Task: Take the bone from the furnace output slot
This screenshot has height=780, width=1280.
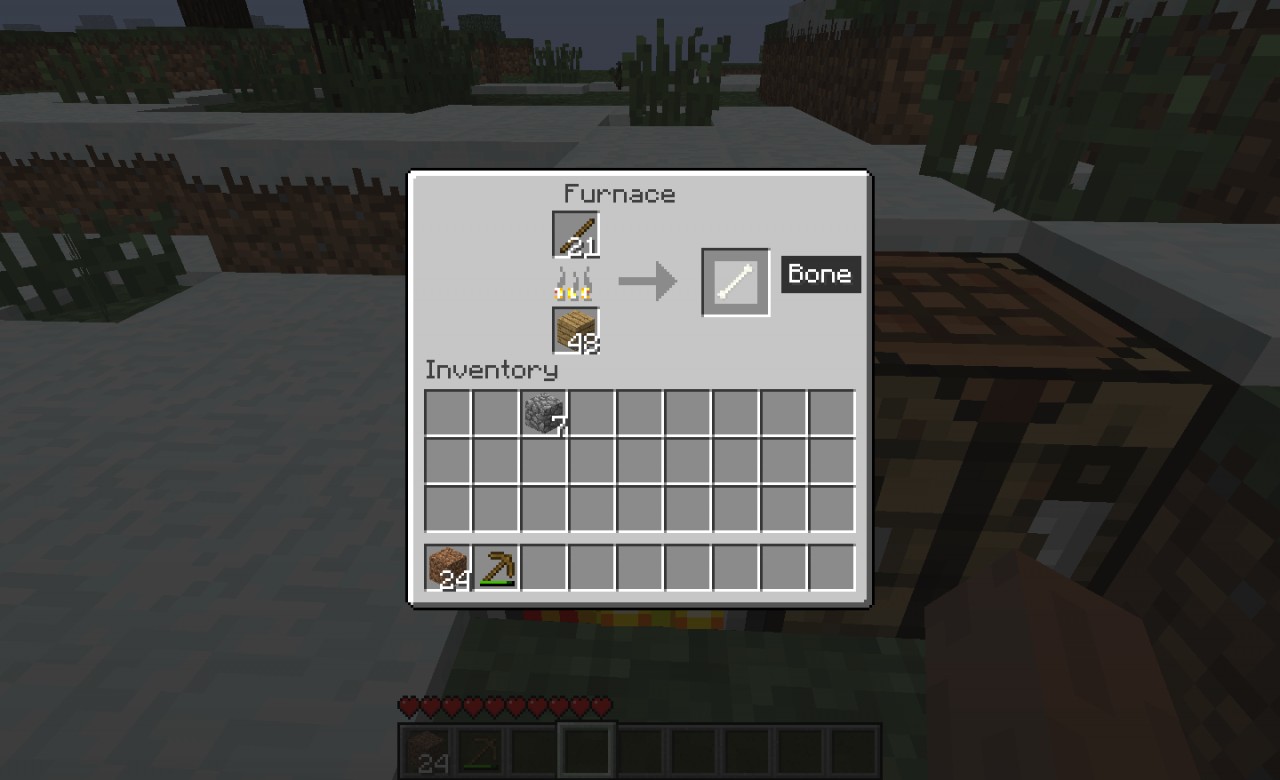Action: tap(736, 282)
